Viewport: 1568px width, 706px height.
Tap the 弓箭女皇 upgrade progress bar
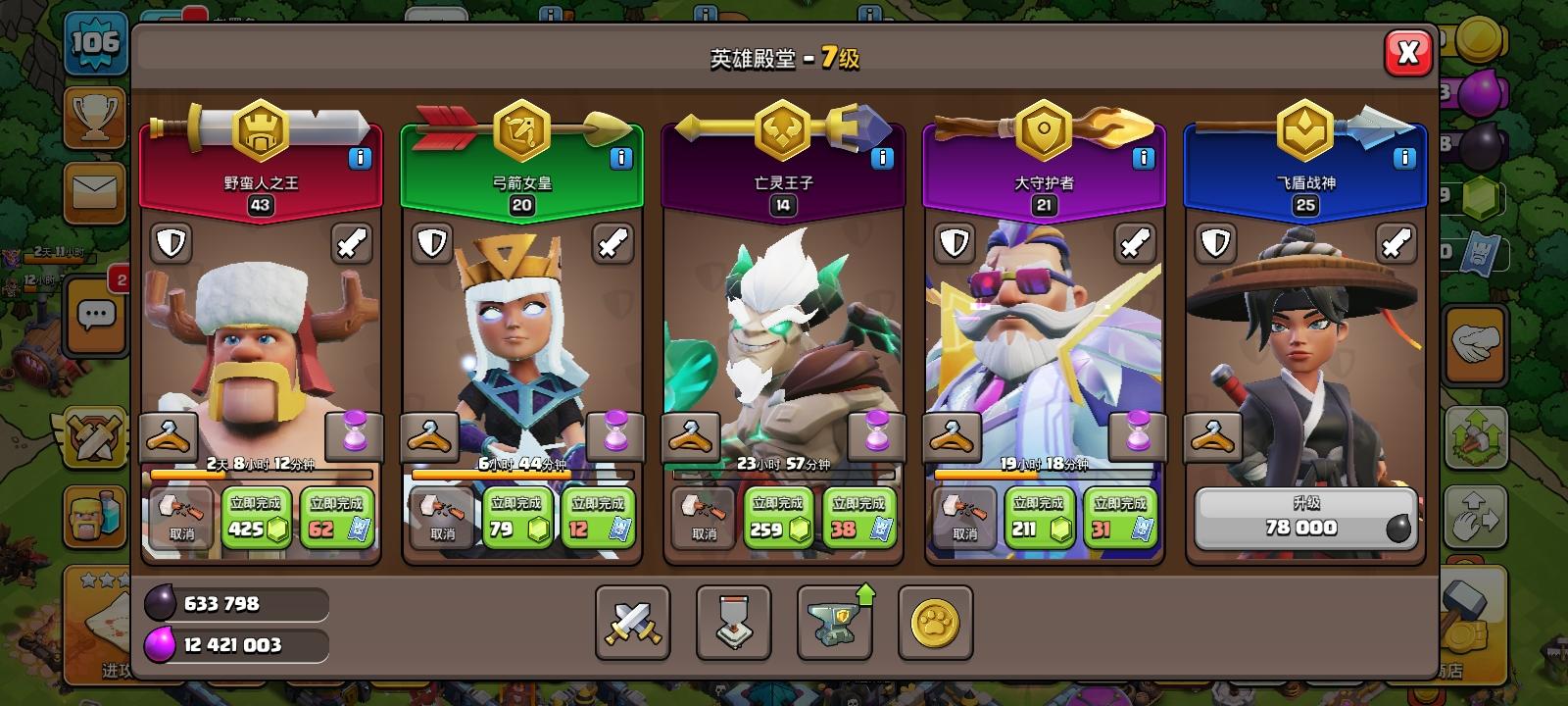pyautogui.click(x=521, y=473)
